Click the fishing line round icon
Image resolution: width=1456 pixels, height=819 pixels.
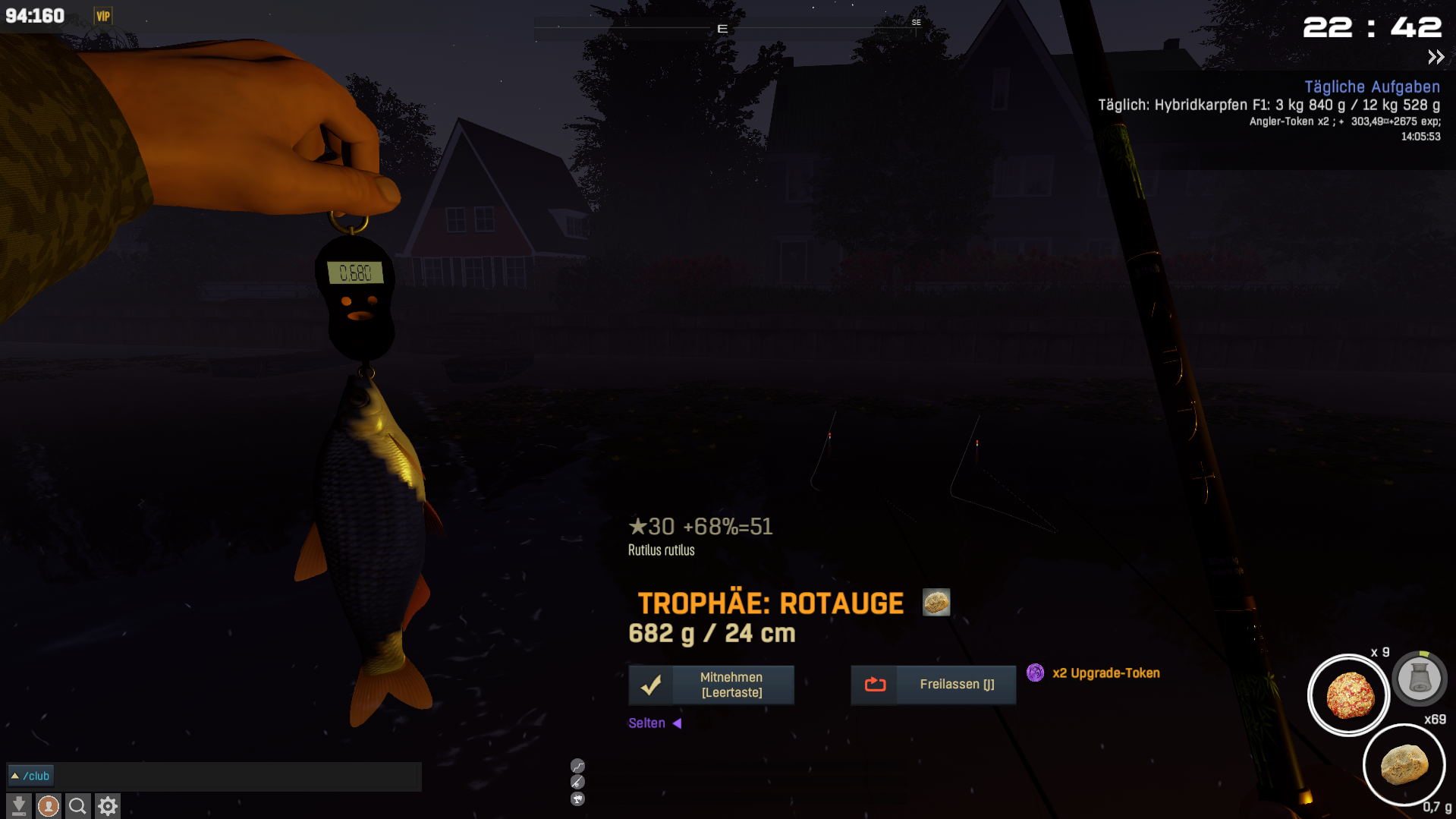coord(577,766)
